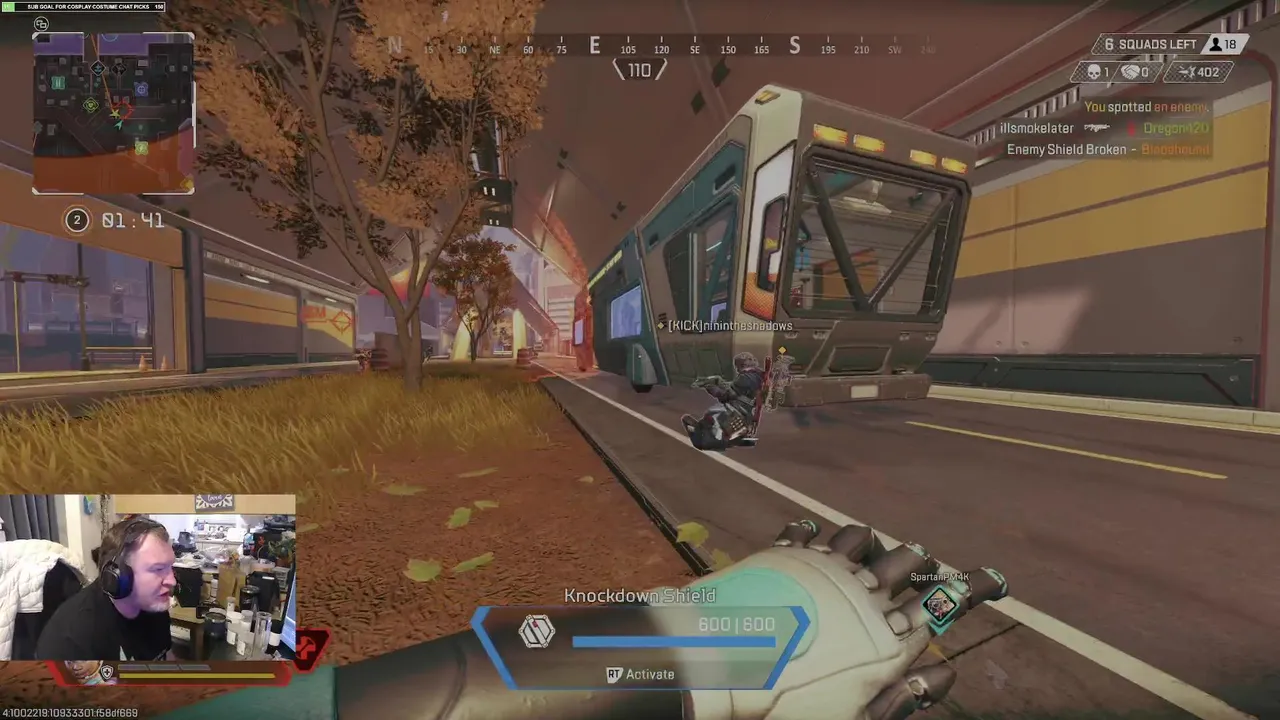The height and width of the screenshot is (720, 1280).
Task: Open the minimap
Action: click(113, 112)
